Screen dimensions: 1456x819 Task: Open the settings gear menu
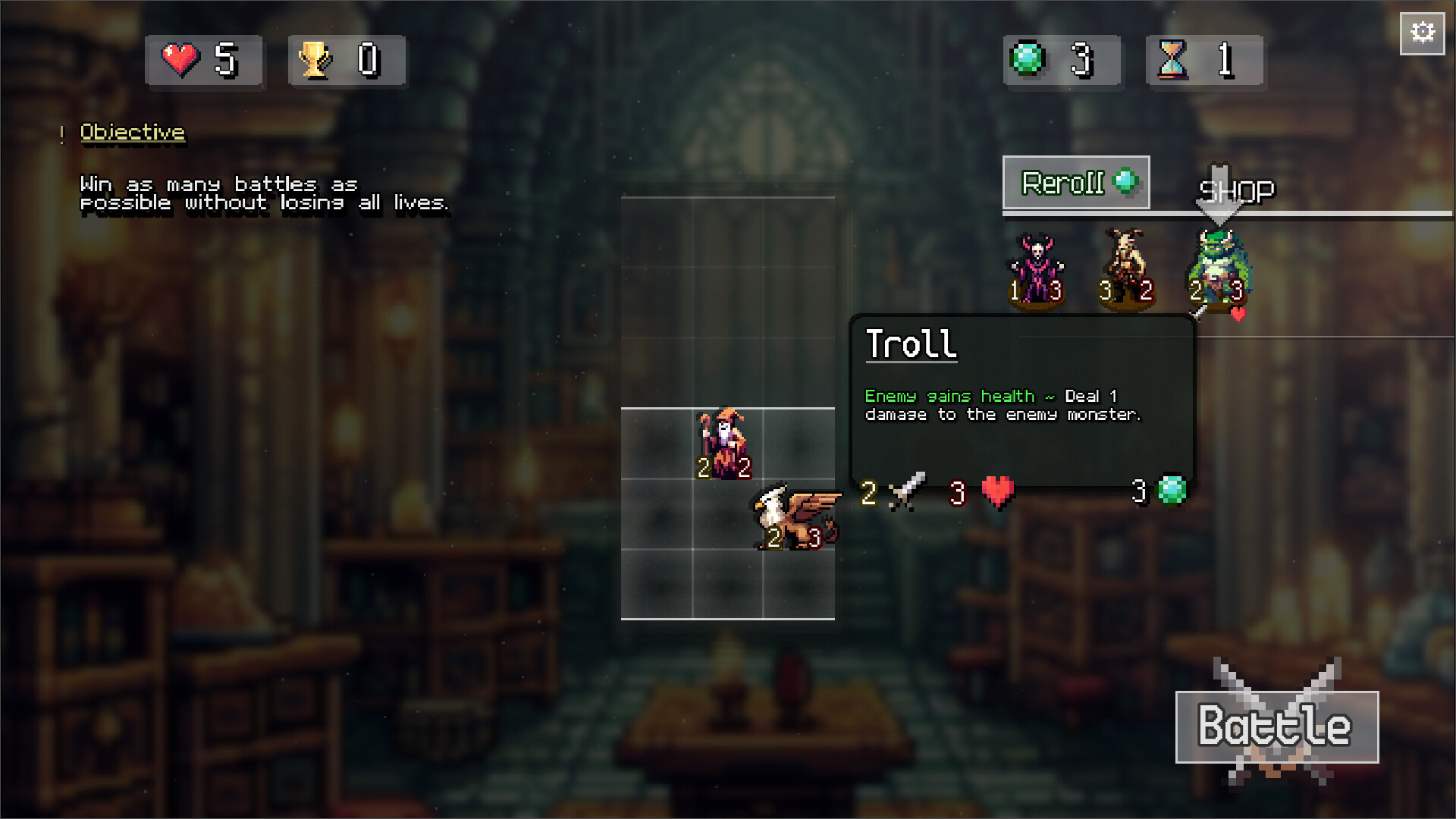tap(1422, 32)
